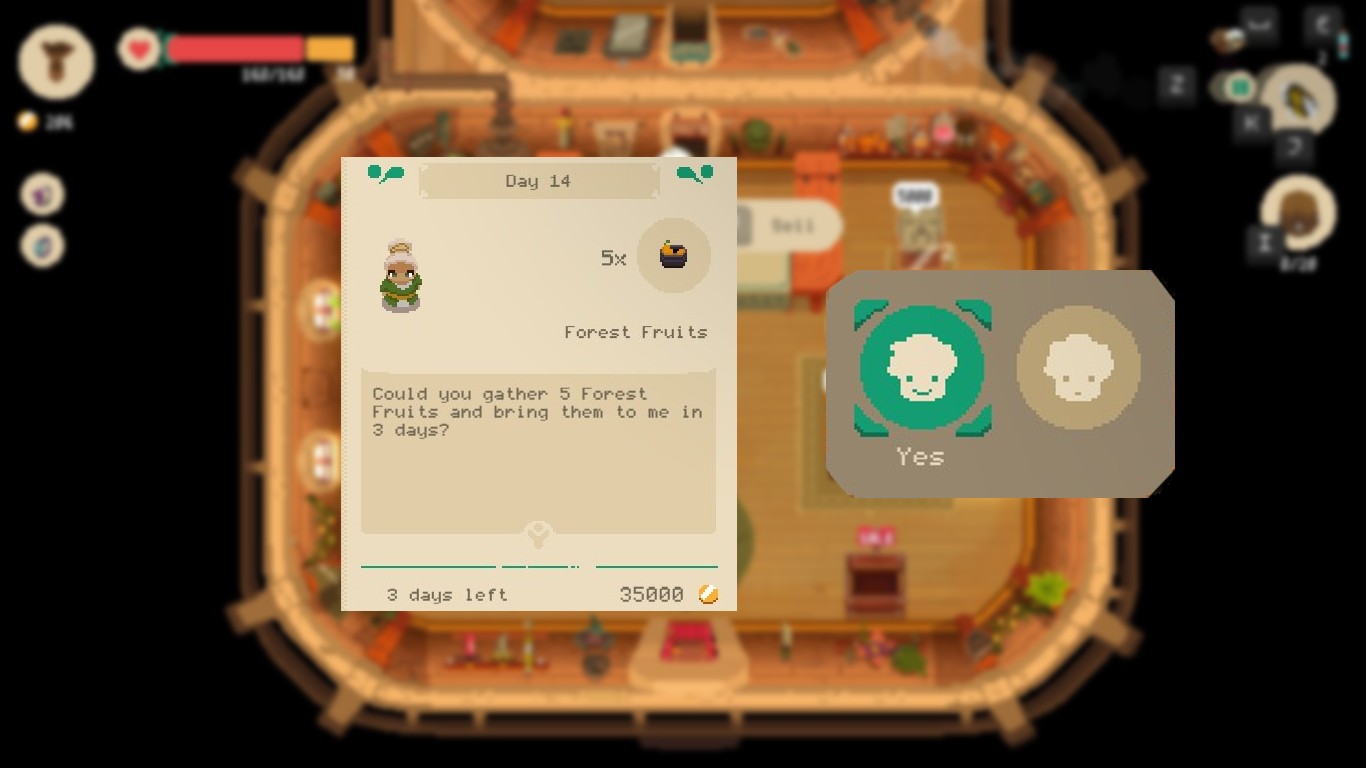Switch to the Sell tab in the shop
Screen dimensions: 1366x768
[x=793, y=226]
